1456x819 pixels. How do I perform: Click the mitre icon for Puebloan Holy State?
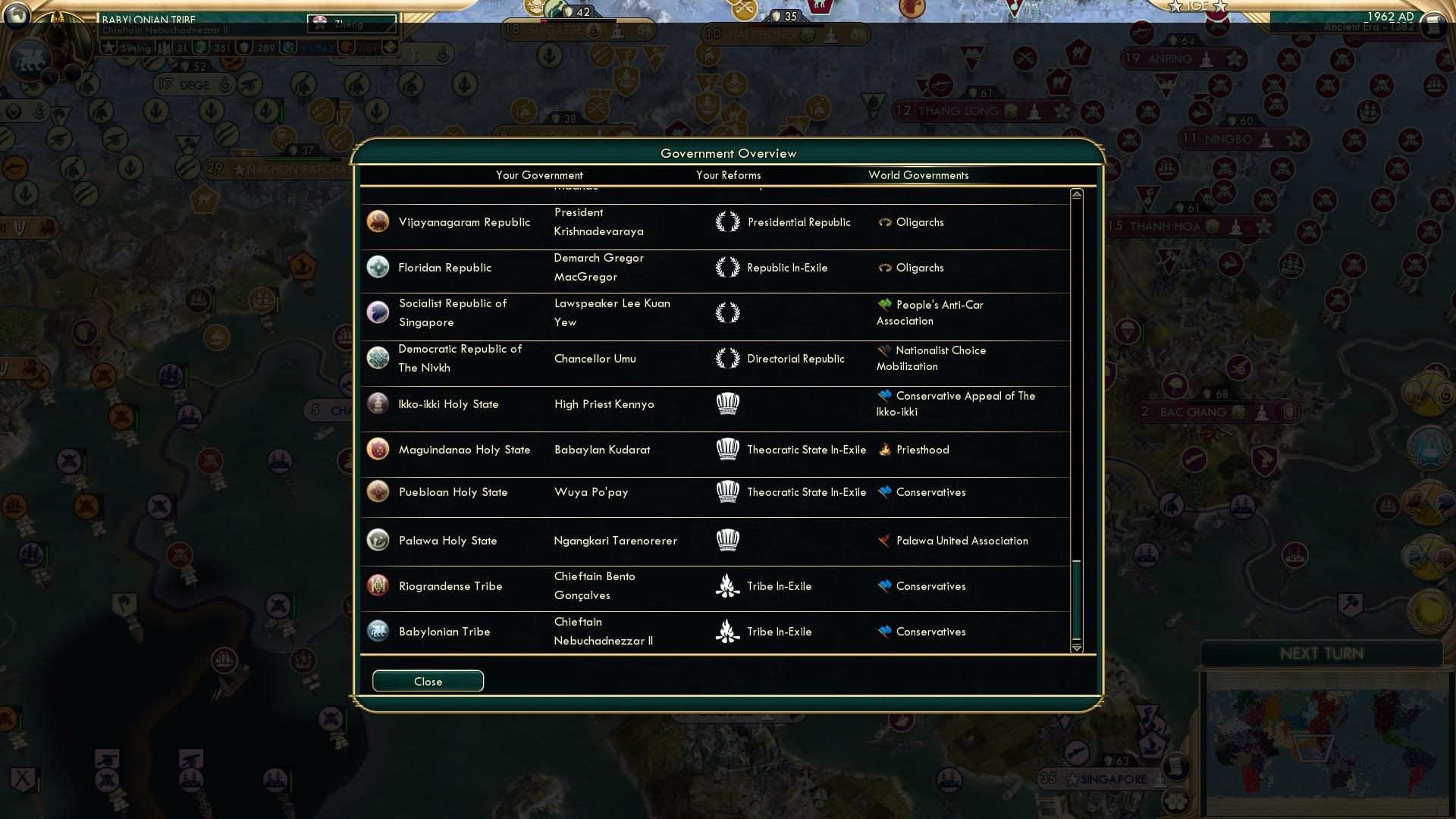(x=727, y=492)
